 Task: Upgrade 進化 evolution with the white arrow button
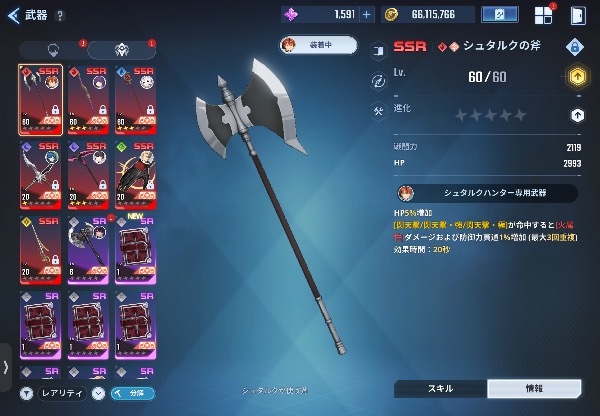pos(576,115)
